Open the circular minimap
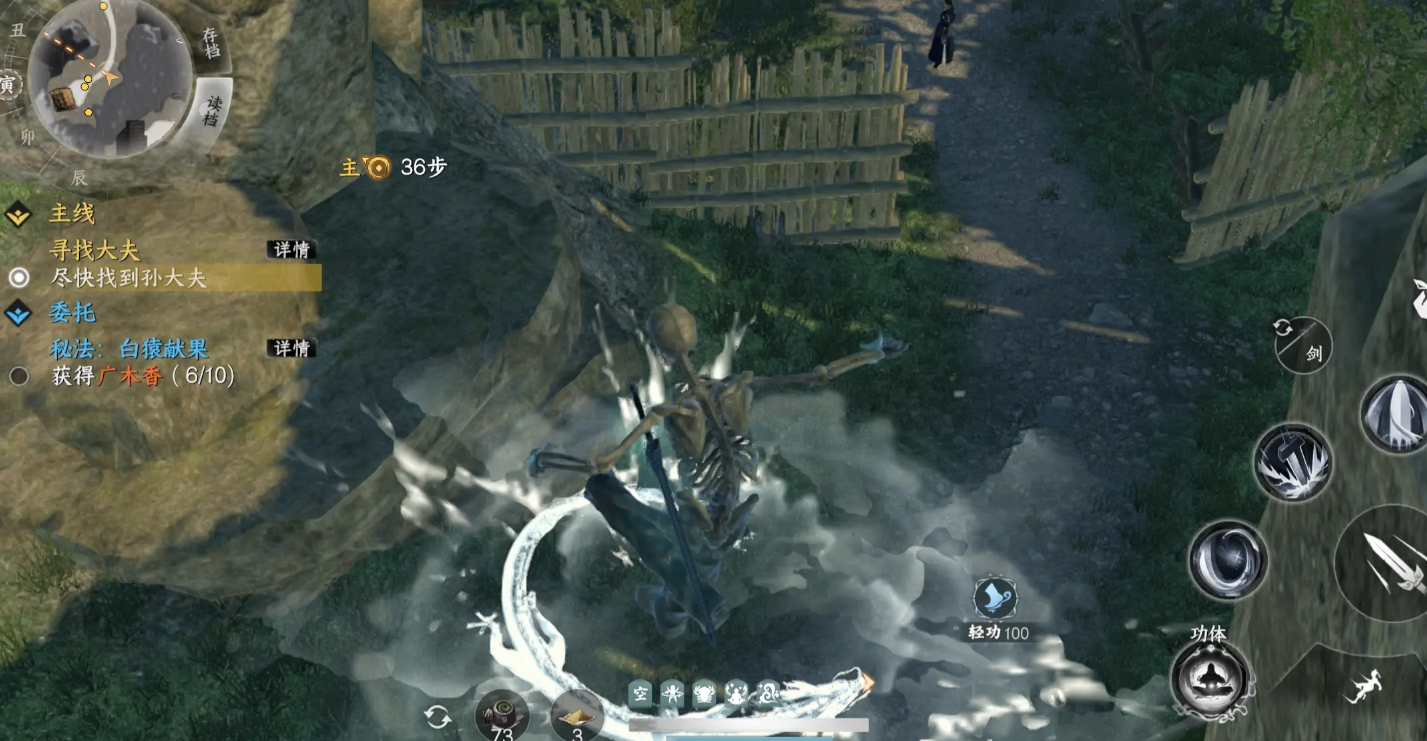 coord(109,78)
